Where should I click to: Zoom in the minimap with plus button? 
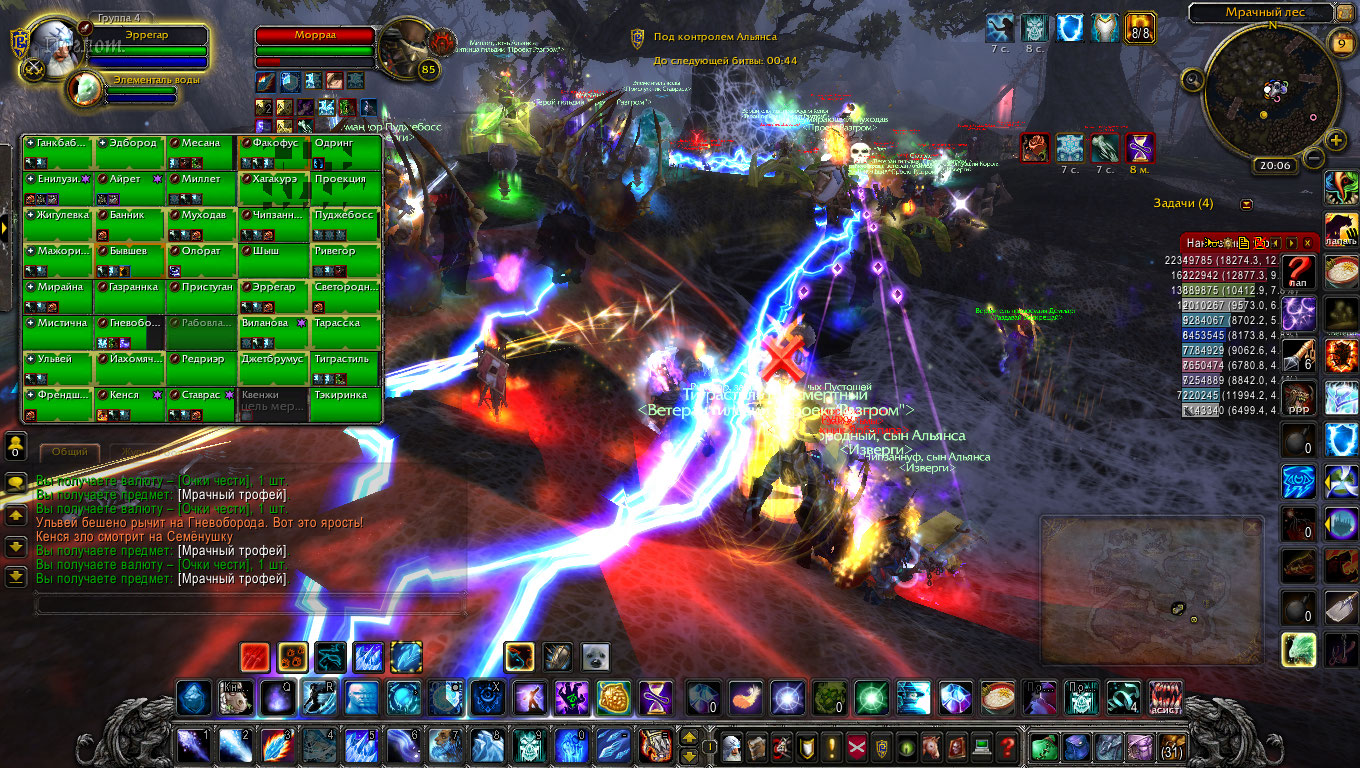[1337, 142]
